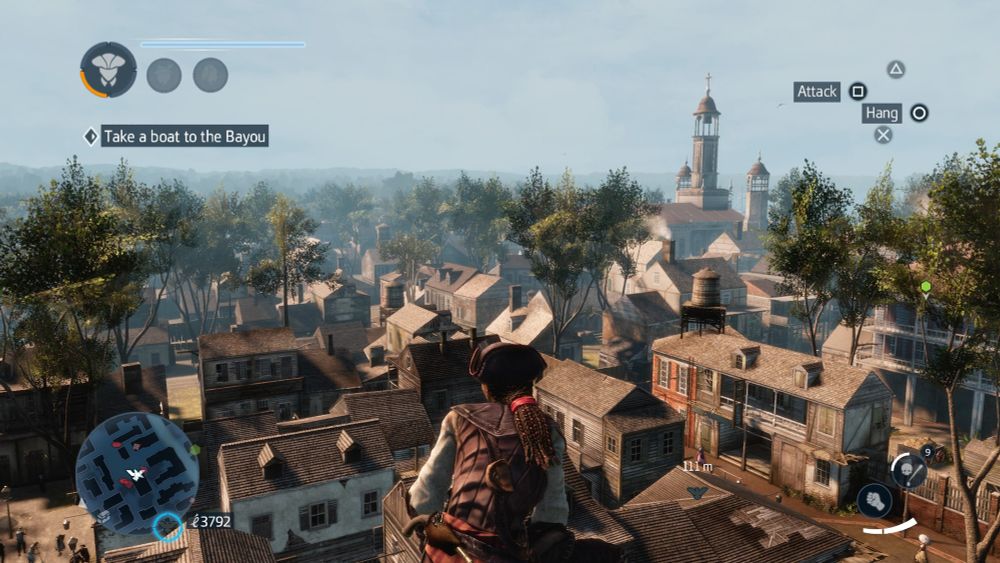Select the Assassin persona icon
The width and height of the screenshot is (1000, 563).
click(108, 70)
